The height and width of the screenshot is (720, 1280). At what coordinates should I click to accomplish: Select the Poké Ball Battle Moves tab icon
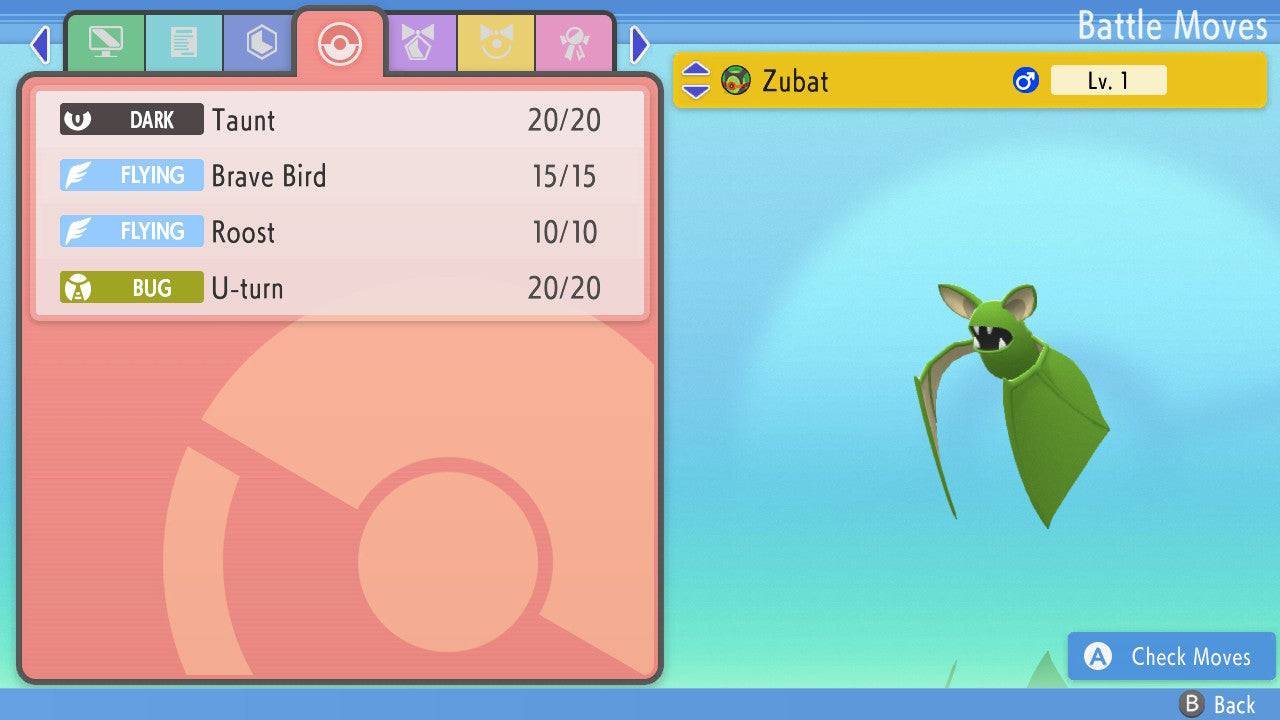(x=340, y=43)
